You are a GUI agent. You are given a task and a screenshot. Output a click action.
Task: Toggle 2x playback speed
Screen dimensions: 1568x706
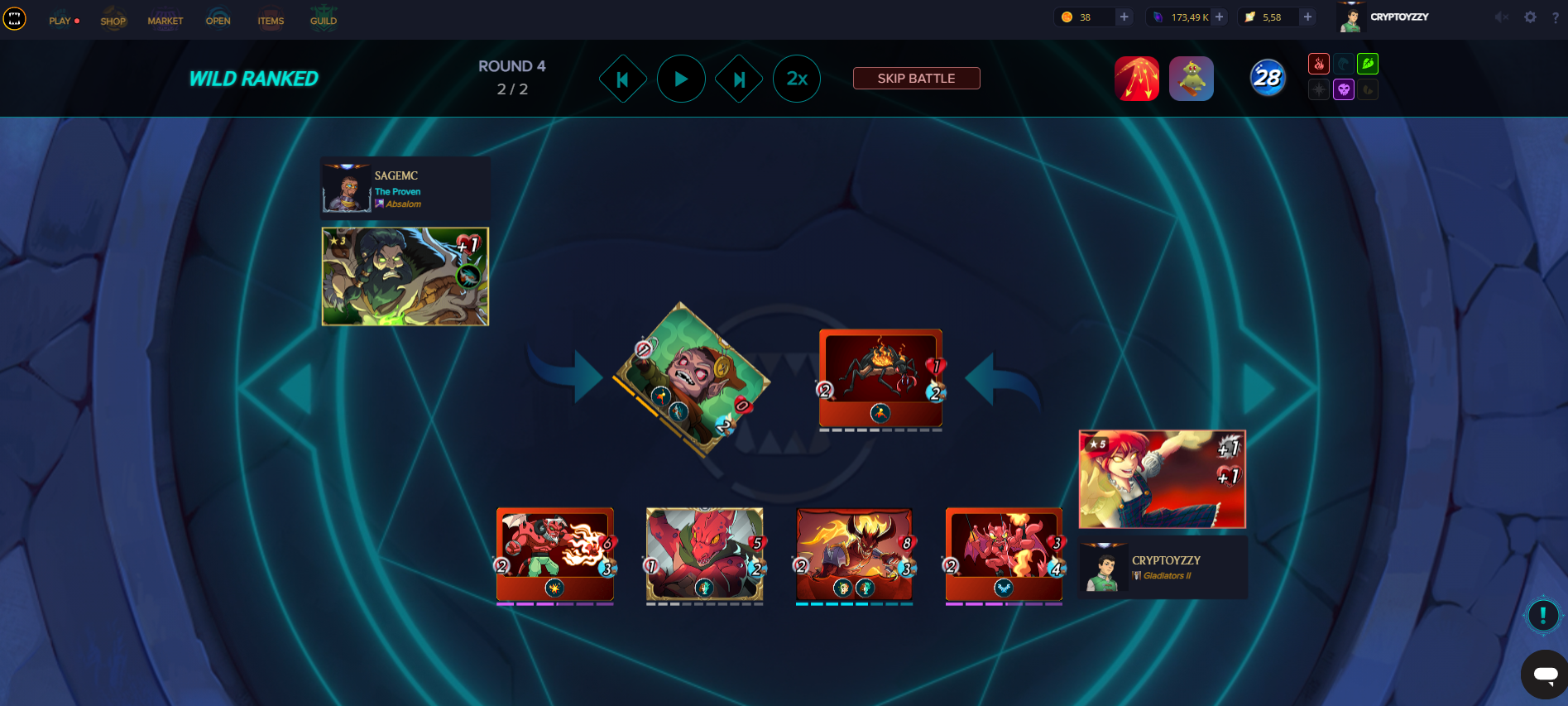797,79
